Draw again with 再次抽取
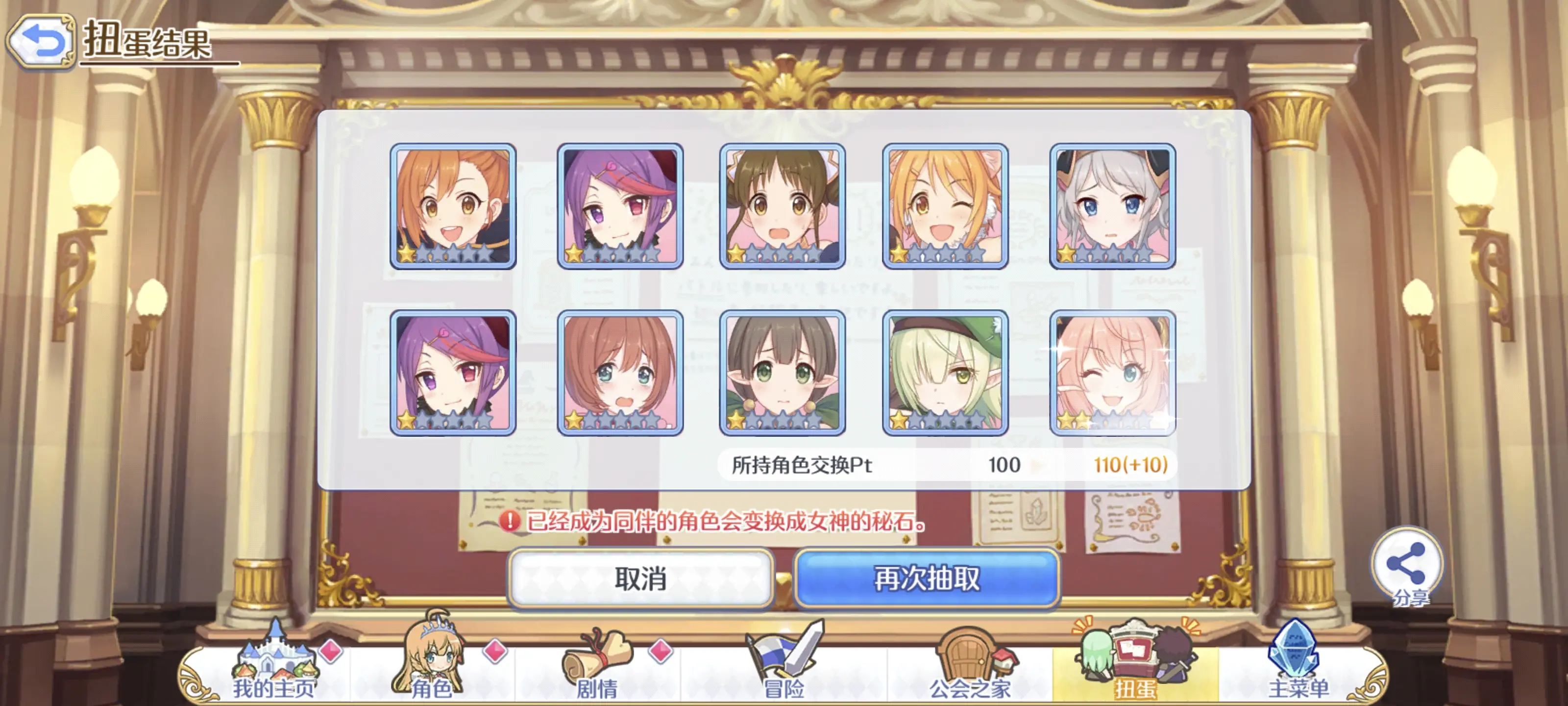Image resolution: width=1568 pixels, height=706 pixels. pos(927,578)
